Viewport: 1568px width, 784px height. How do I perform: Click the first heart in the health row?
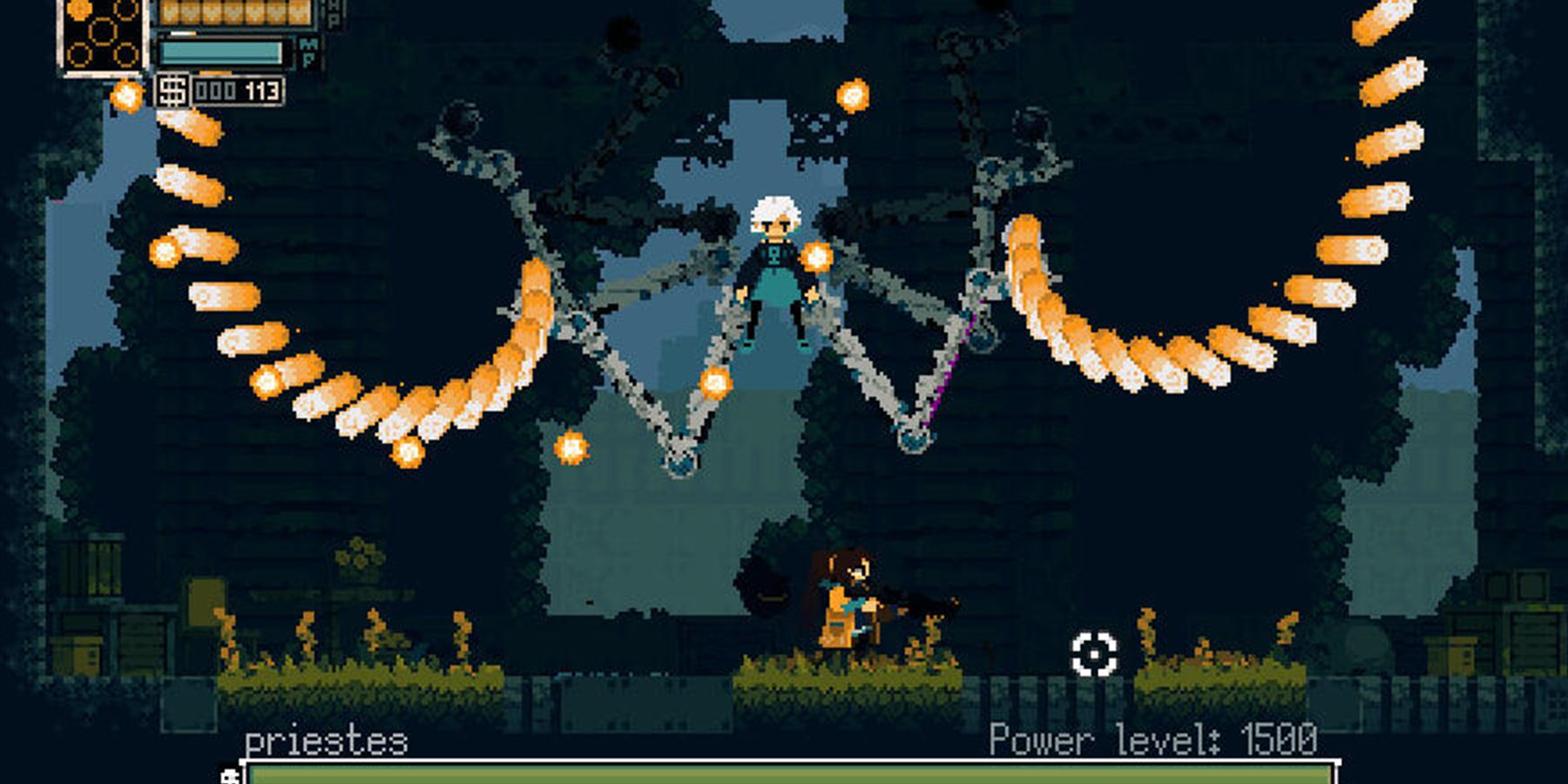168,11
